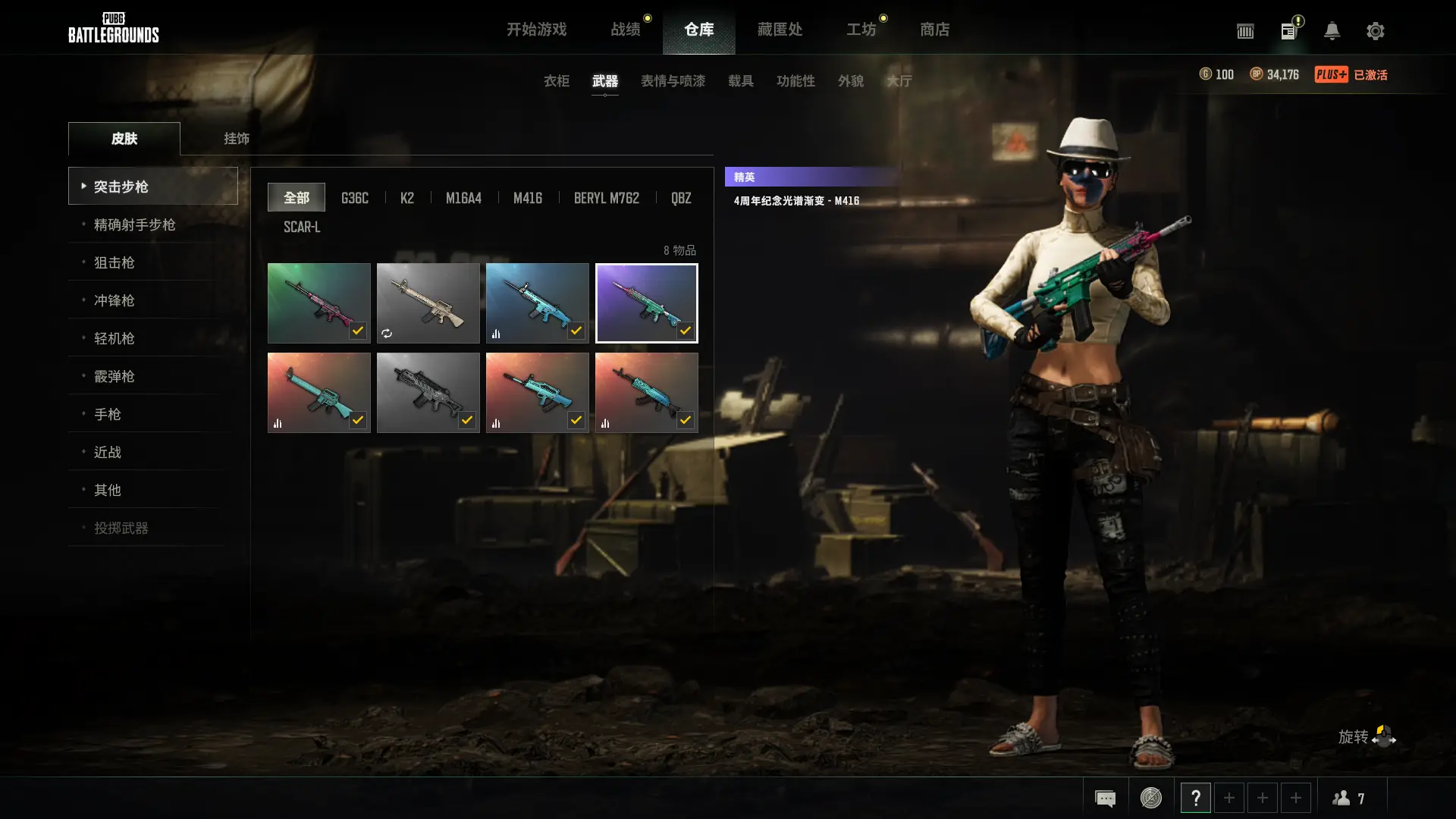Open the 藏匿处 menu
The width and height of the screenshot is (1456, 819).
tap(780, 30)
